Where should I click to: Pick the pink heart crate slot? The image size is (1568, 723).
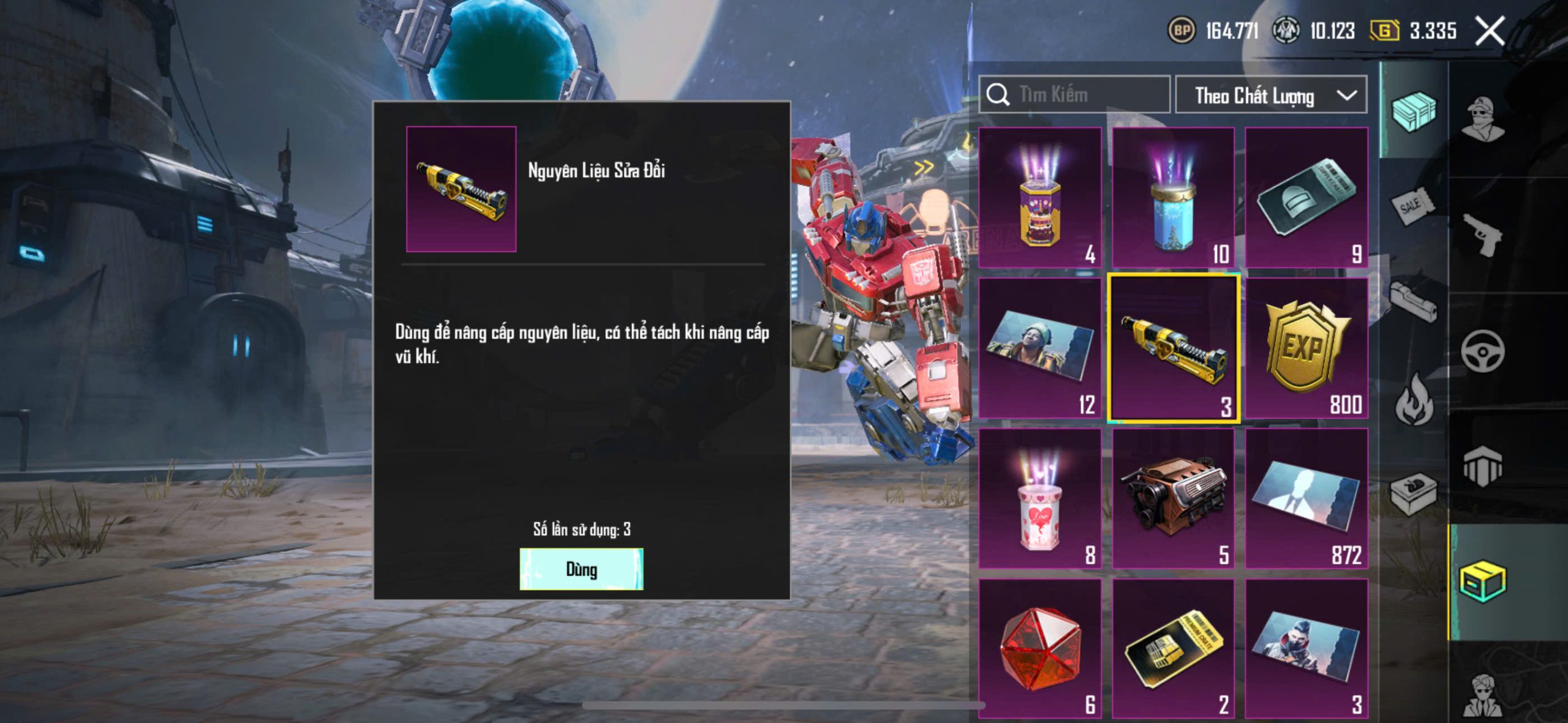point(1040,498)
